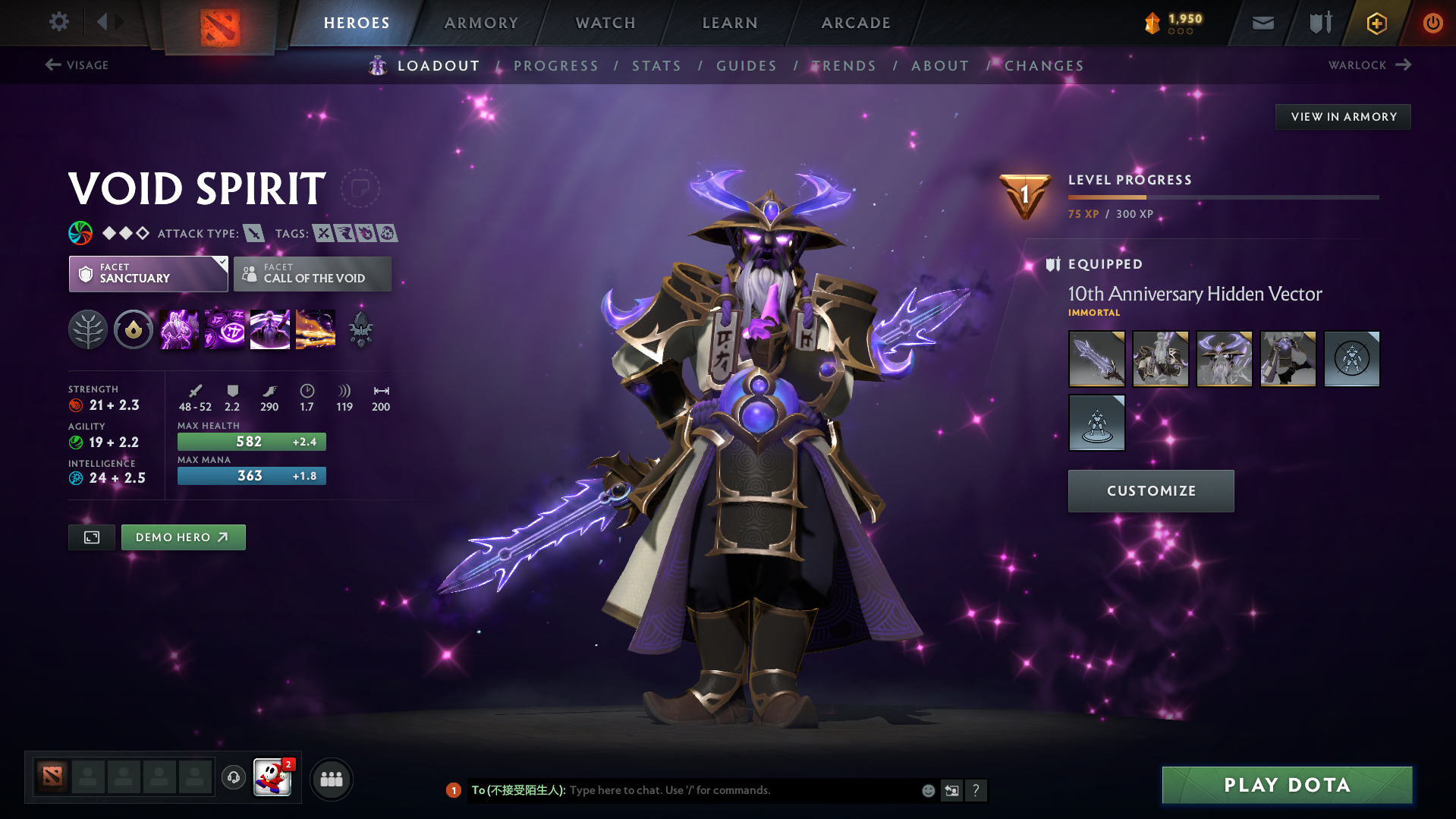
Task: Open the Dota Plus hexagon icon
Action: pos(1376,23)
